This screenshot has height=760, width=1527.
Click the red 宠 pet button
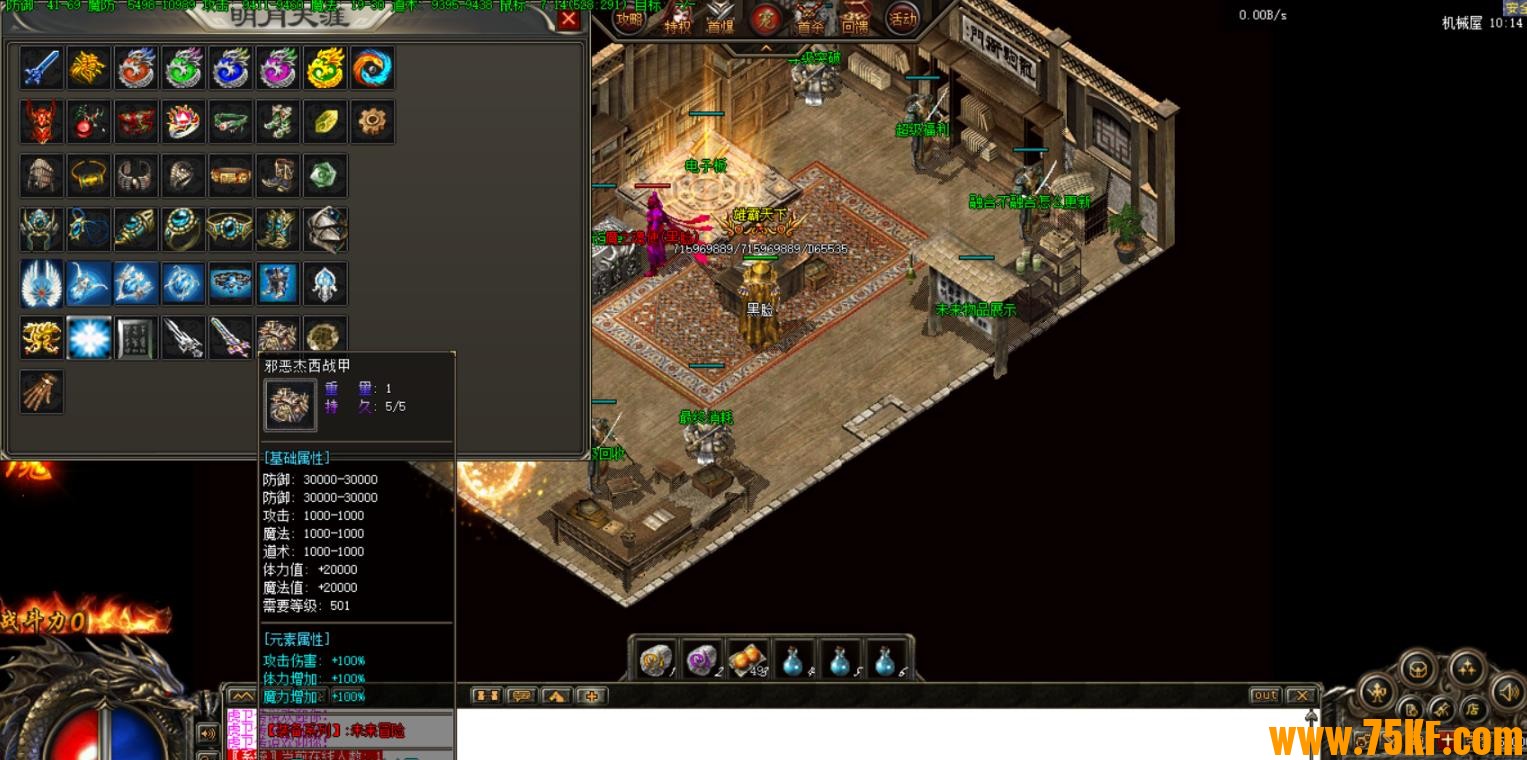tap(766, 18)
